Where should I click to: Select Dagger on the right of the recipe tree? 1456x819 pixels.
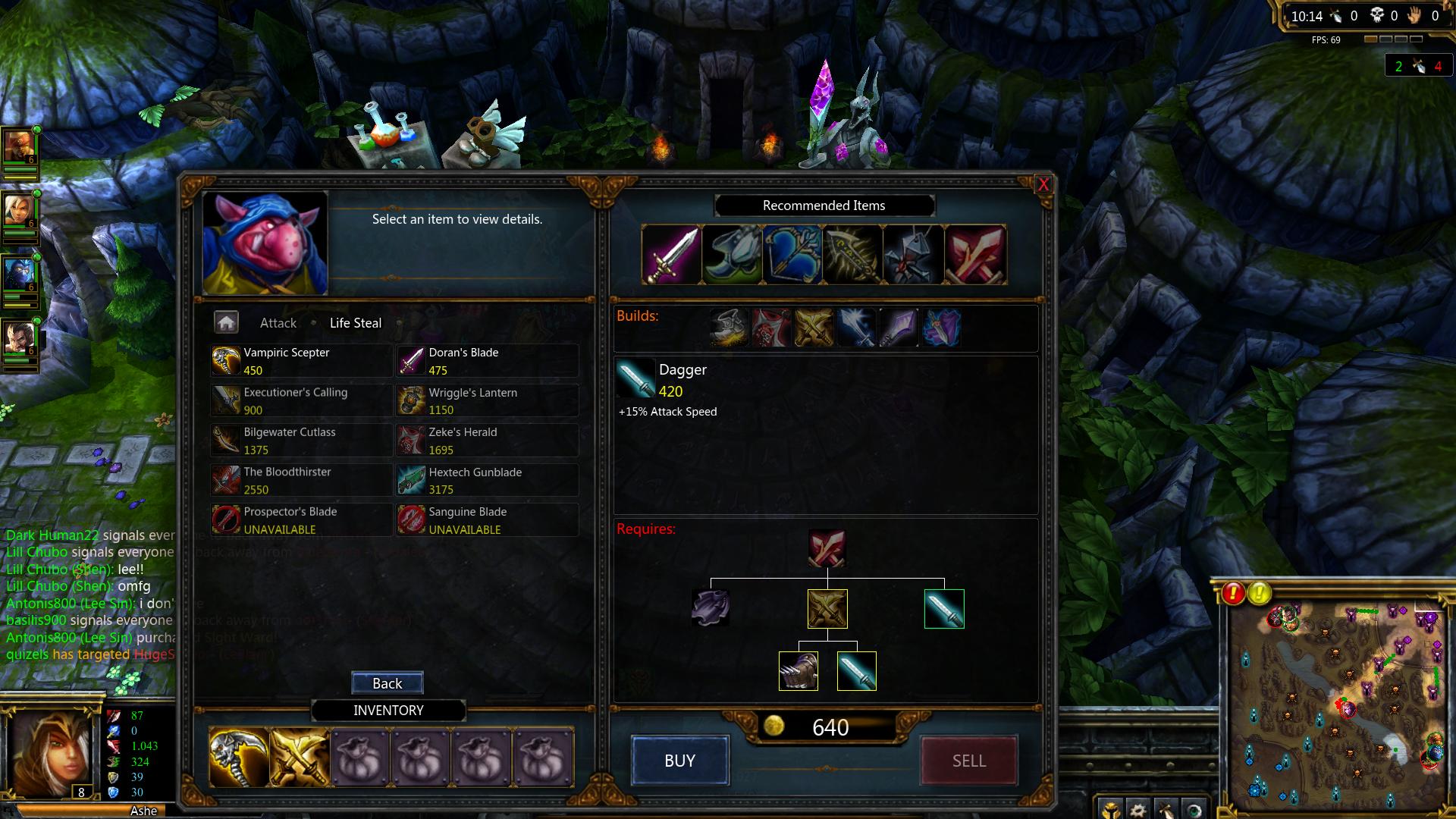(944, 609)
